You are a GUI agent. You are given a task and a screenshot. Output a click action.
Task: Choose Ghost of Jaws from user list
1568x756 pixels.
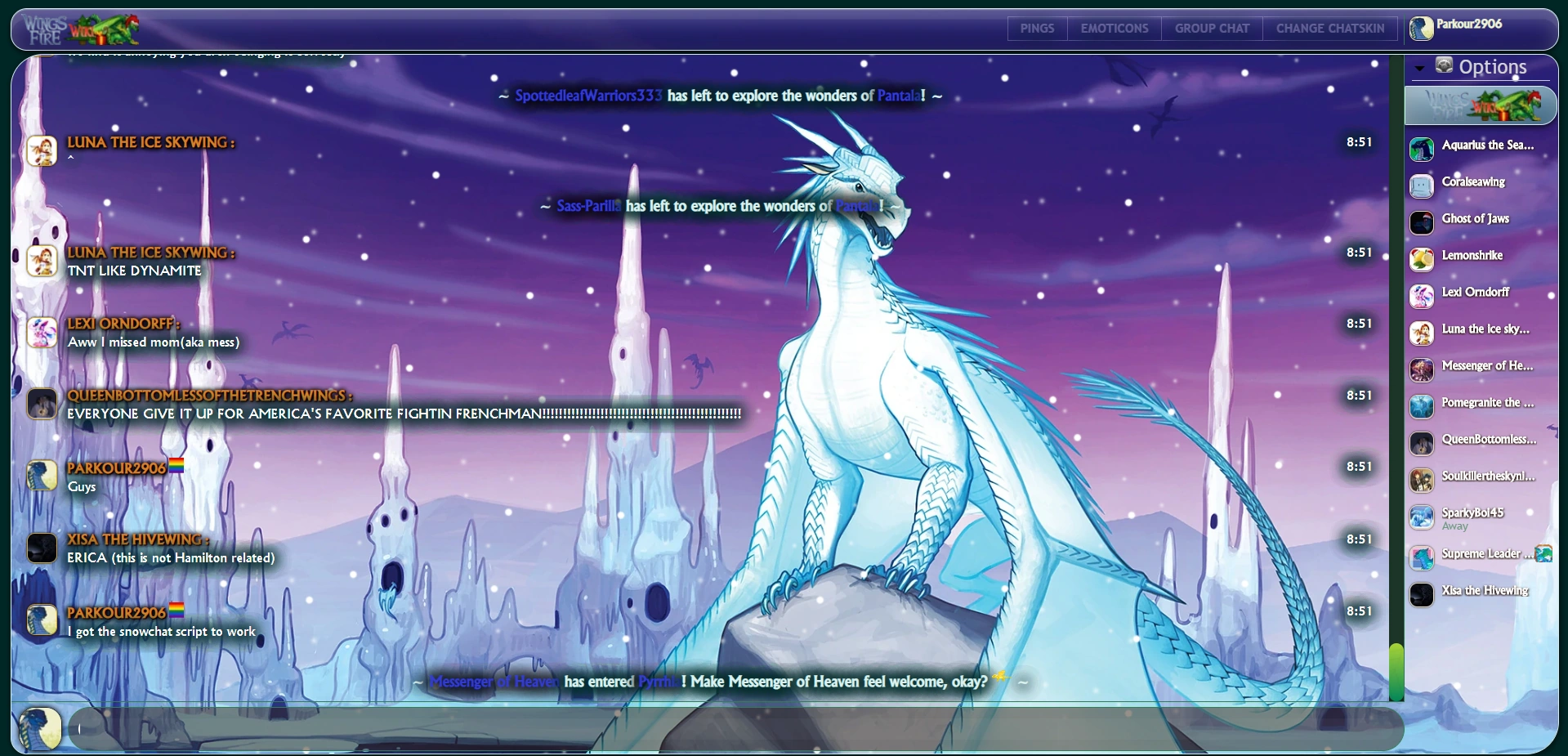(x=1475, y=219)
